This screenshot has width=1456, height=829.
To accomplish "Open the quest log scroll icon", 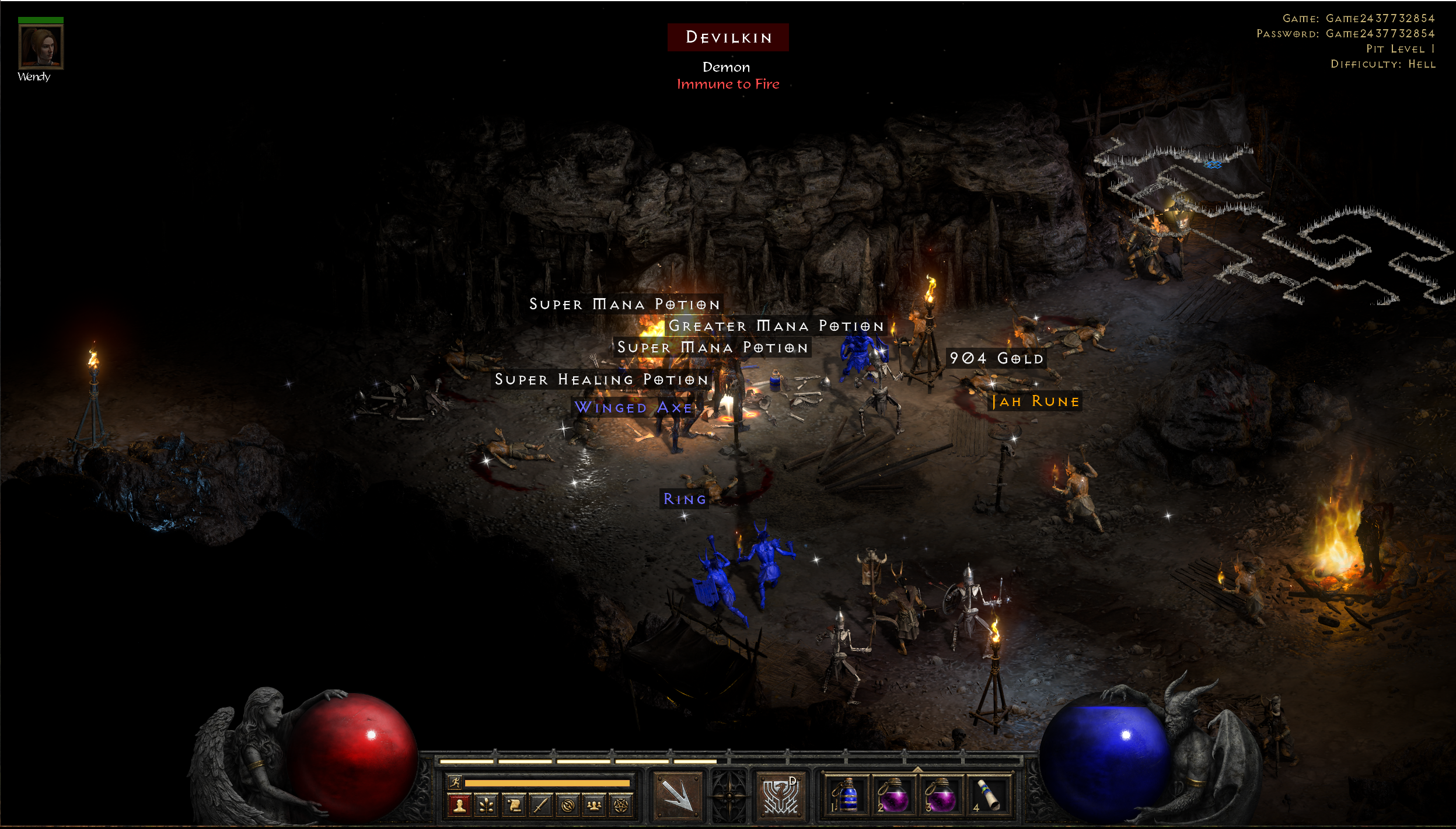I will coord(514,806).
